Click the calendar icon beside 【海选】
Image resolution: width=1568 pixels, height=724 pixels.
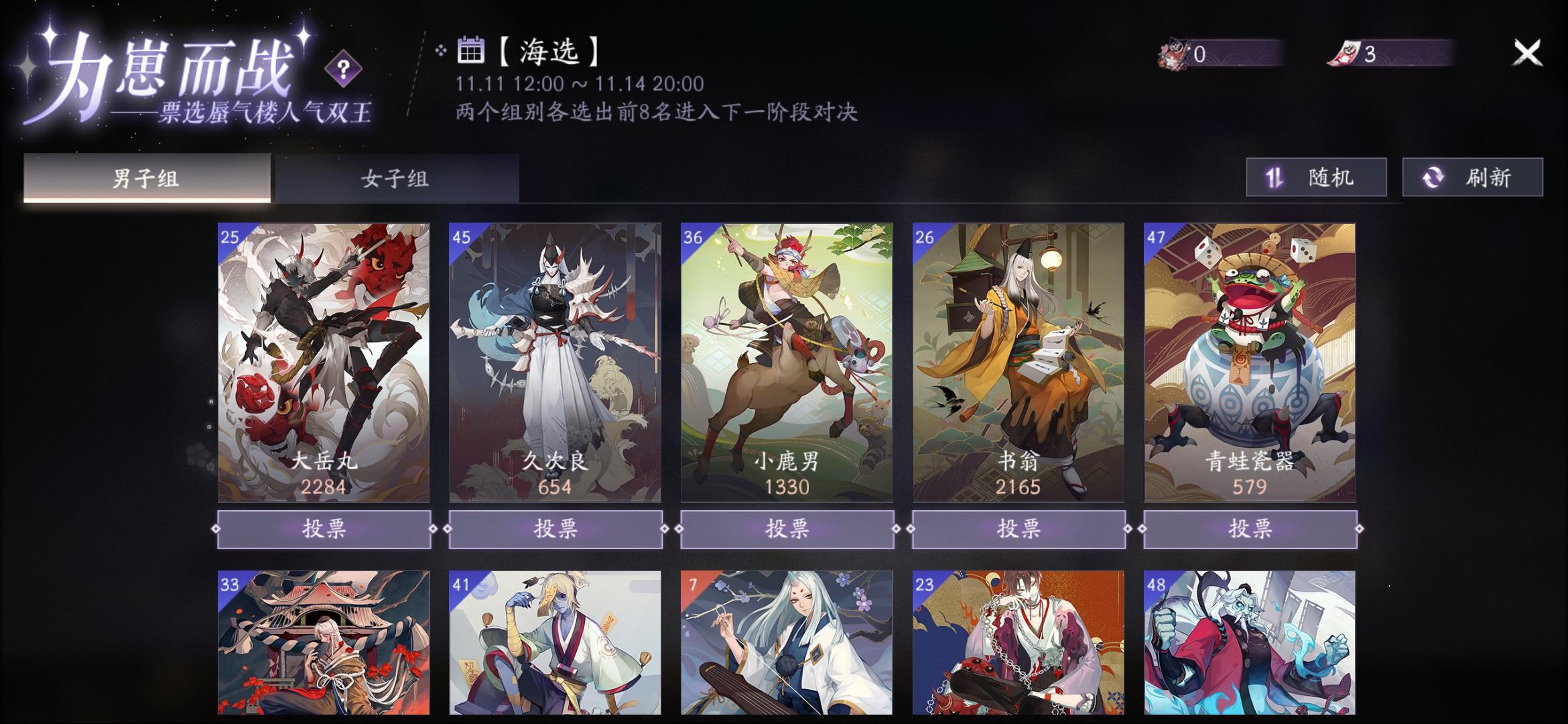click(x=471, y=50)
